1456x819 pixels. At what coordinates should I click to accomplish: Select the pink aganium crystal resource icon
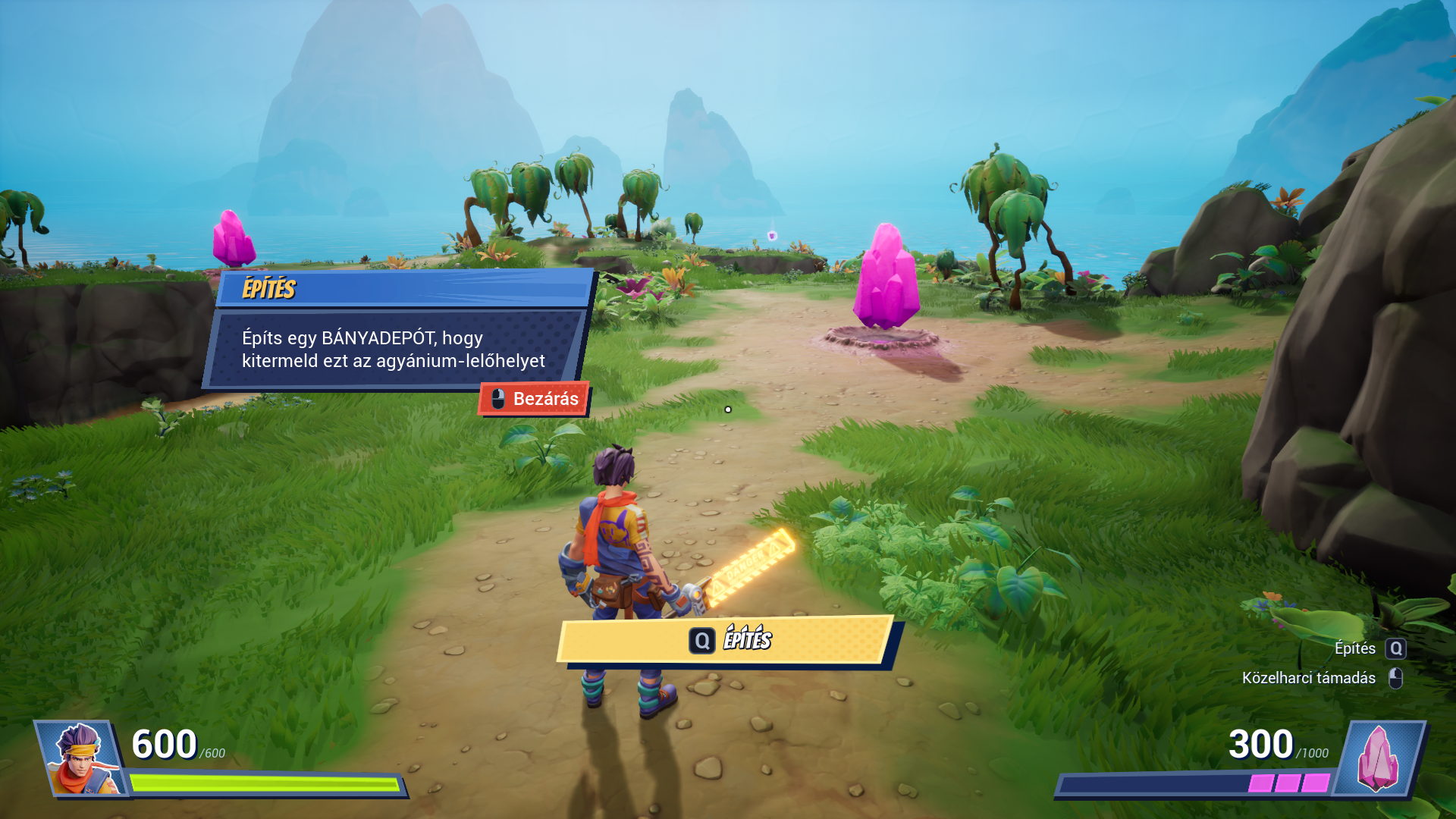pos(1378,758)
